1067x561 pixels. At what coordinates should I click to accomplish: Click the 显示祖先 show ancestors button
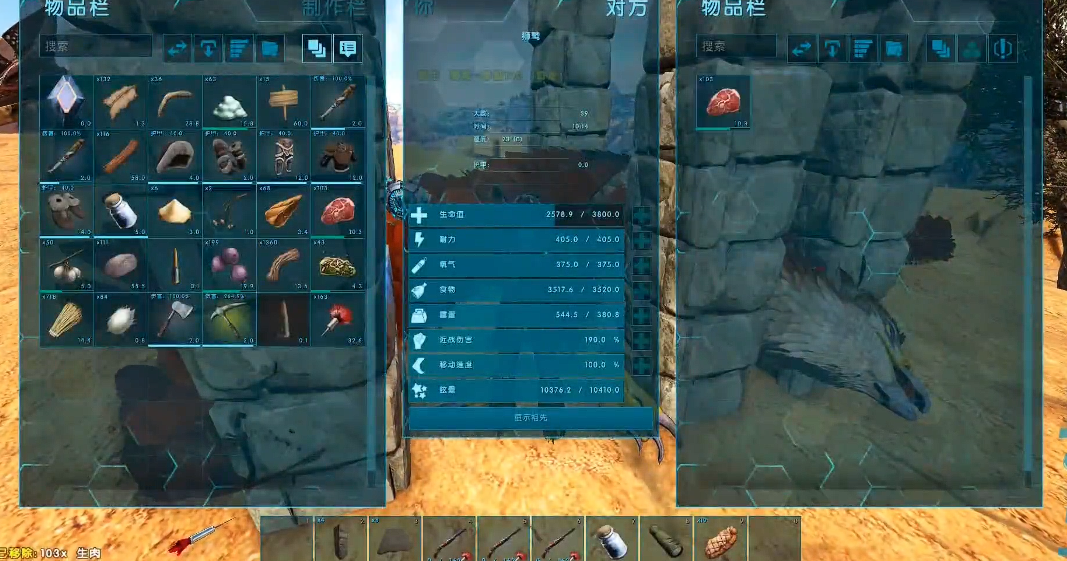pos(530,418)
